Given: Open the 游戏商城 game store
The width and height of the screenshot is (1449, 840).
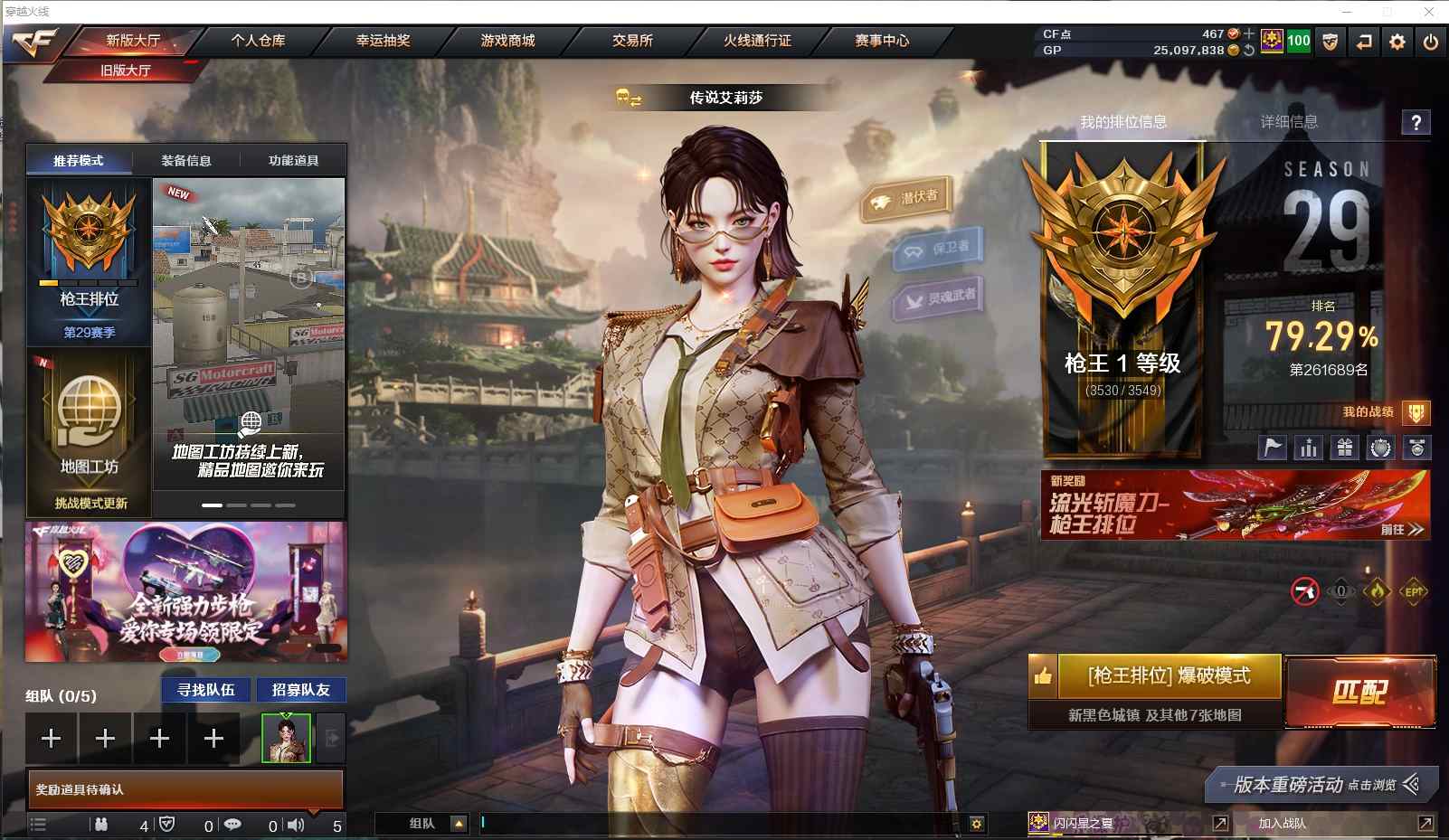Looking at the screenshot, I should click(507, 41).
